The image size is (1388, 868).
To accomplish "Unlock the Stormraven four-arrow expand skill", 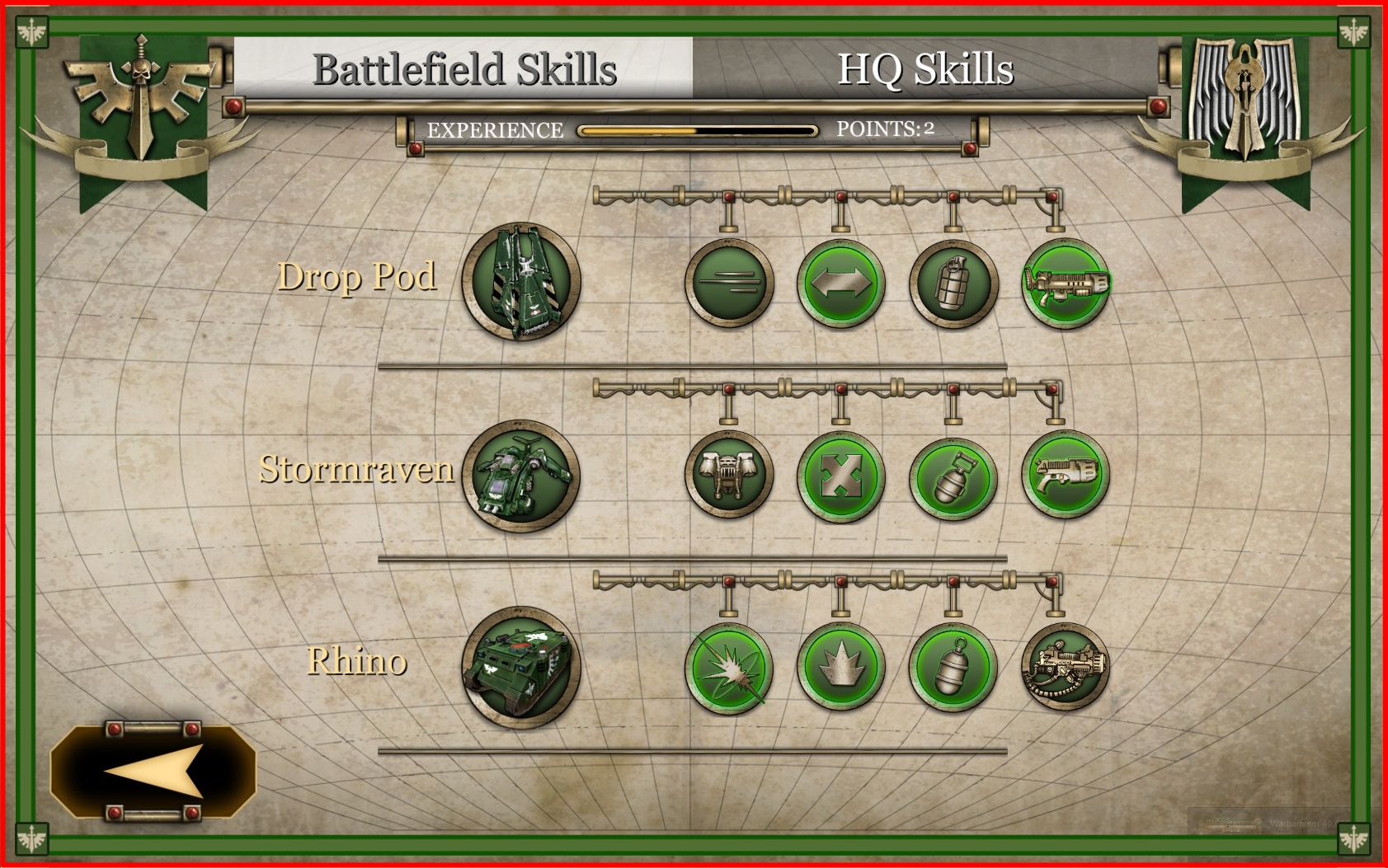I will pos(840,476).
